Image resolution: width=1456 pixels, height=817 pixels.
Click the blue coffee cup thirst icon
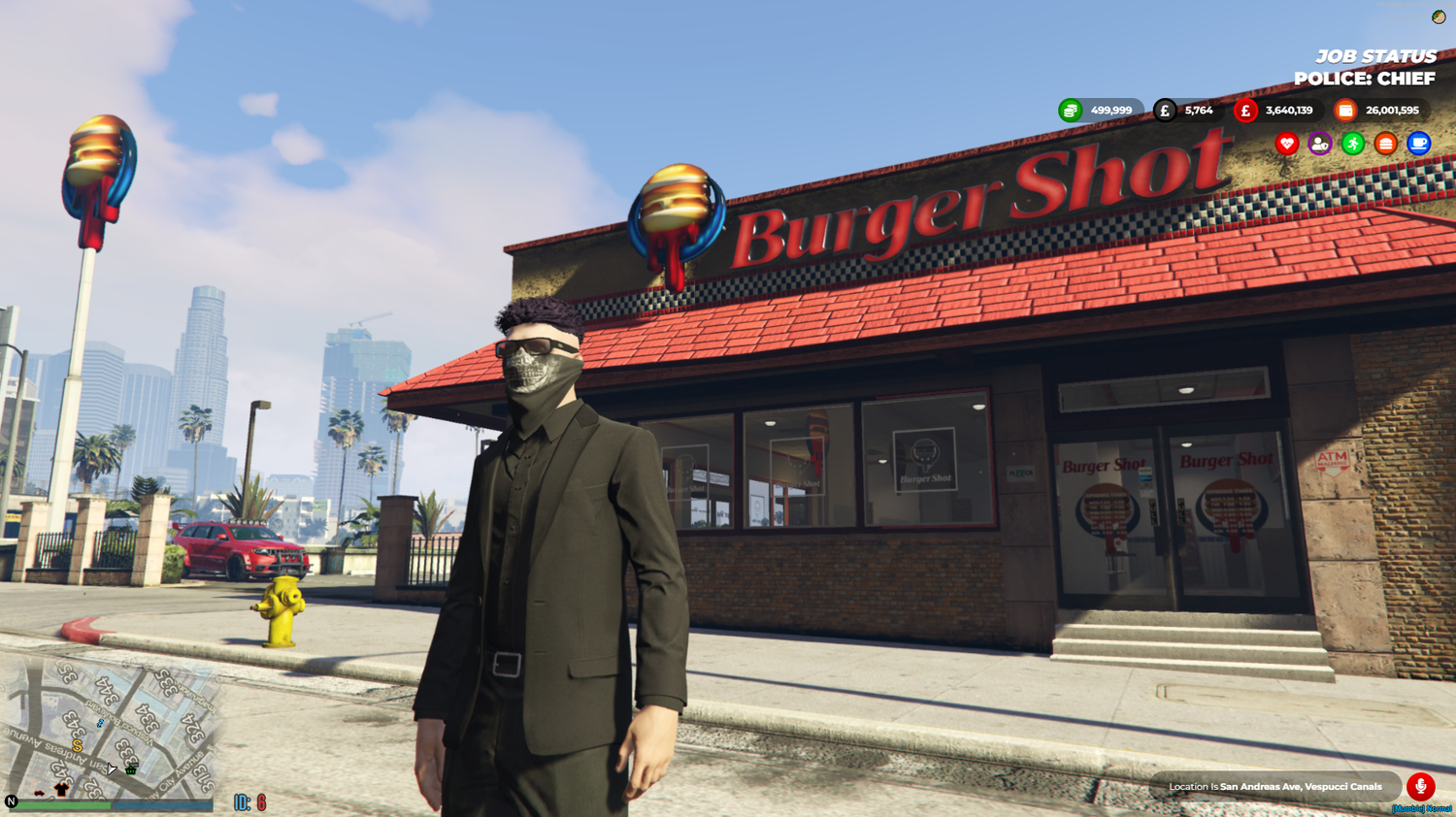[1418, 144]
